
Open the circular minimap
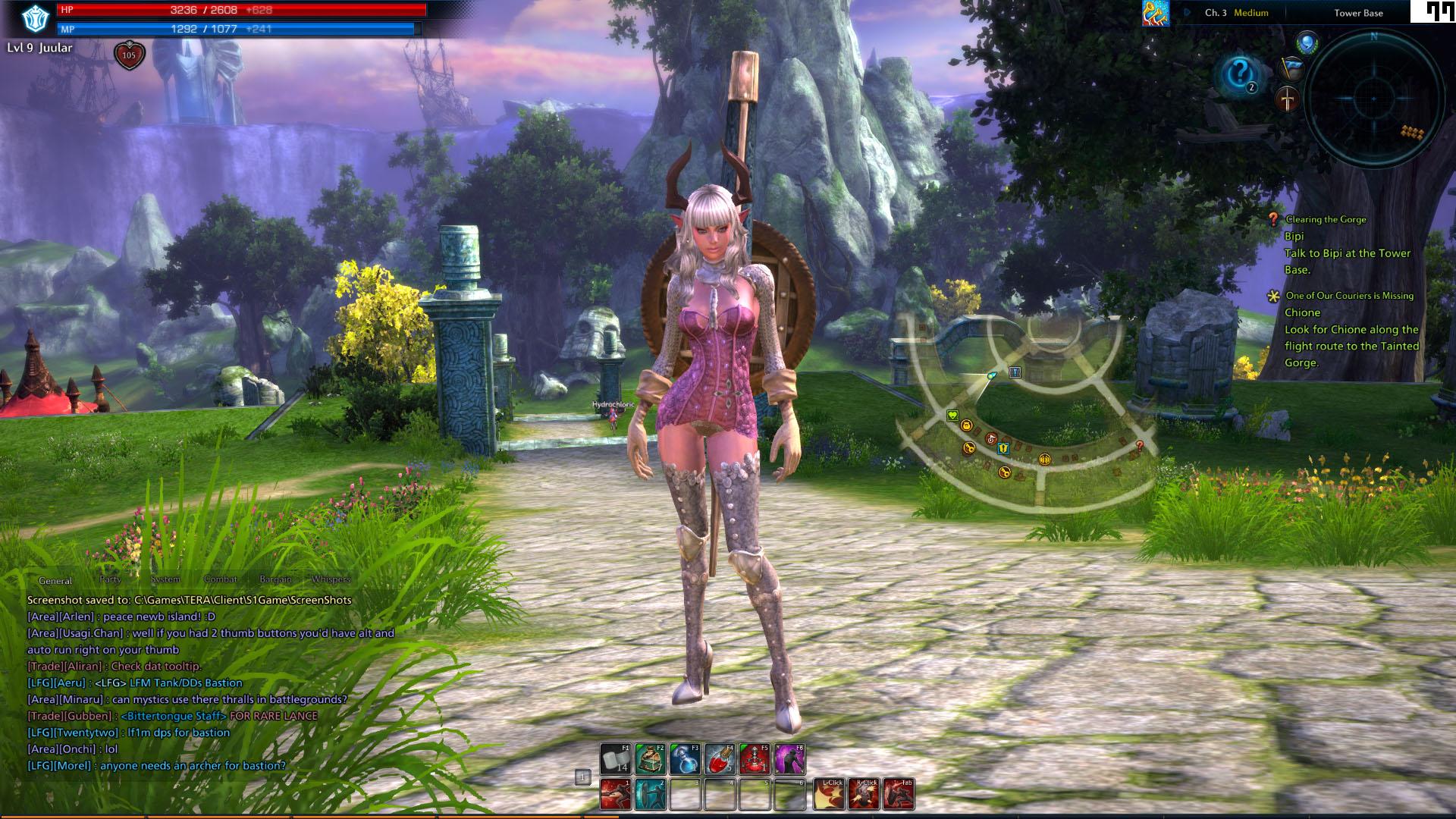[1373, 99]
